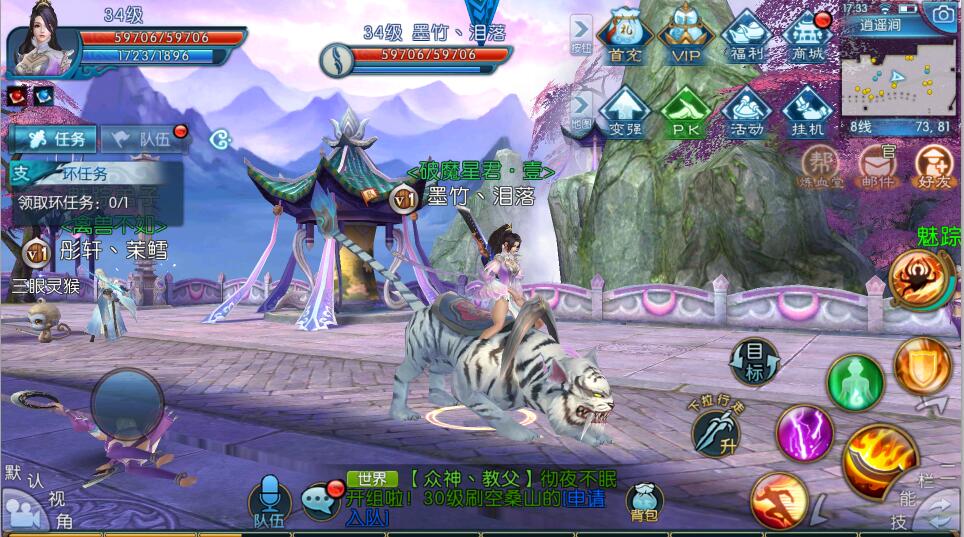Select the 任务 quest tab

[53, 140]
